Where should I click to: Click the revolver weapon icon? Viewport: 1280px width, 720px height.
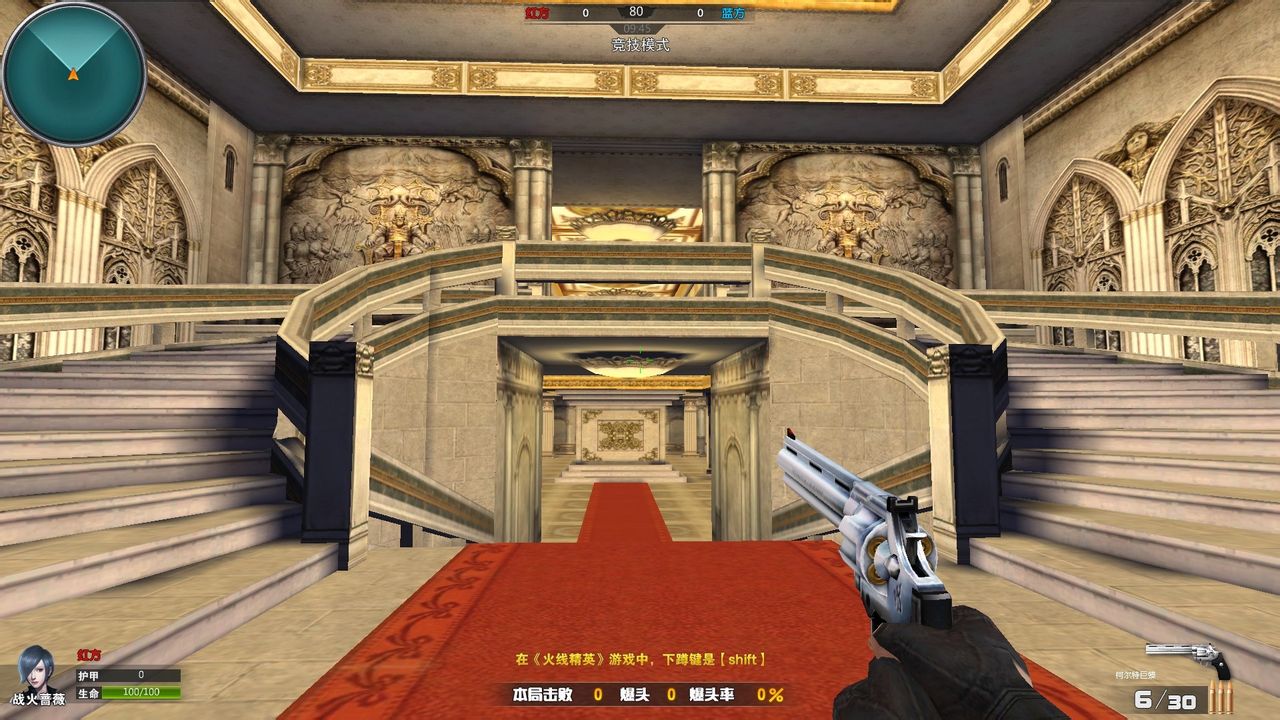click(x=1188, y=658)
